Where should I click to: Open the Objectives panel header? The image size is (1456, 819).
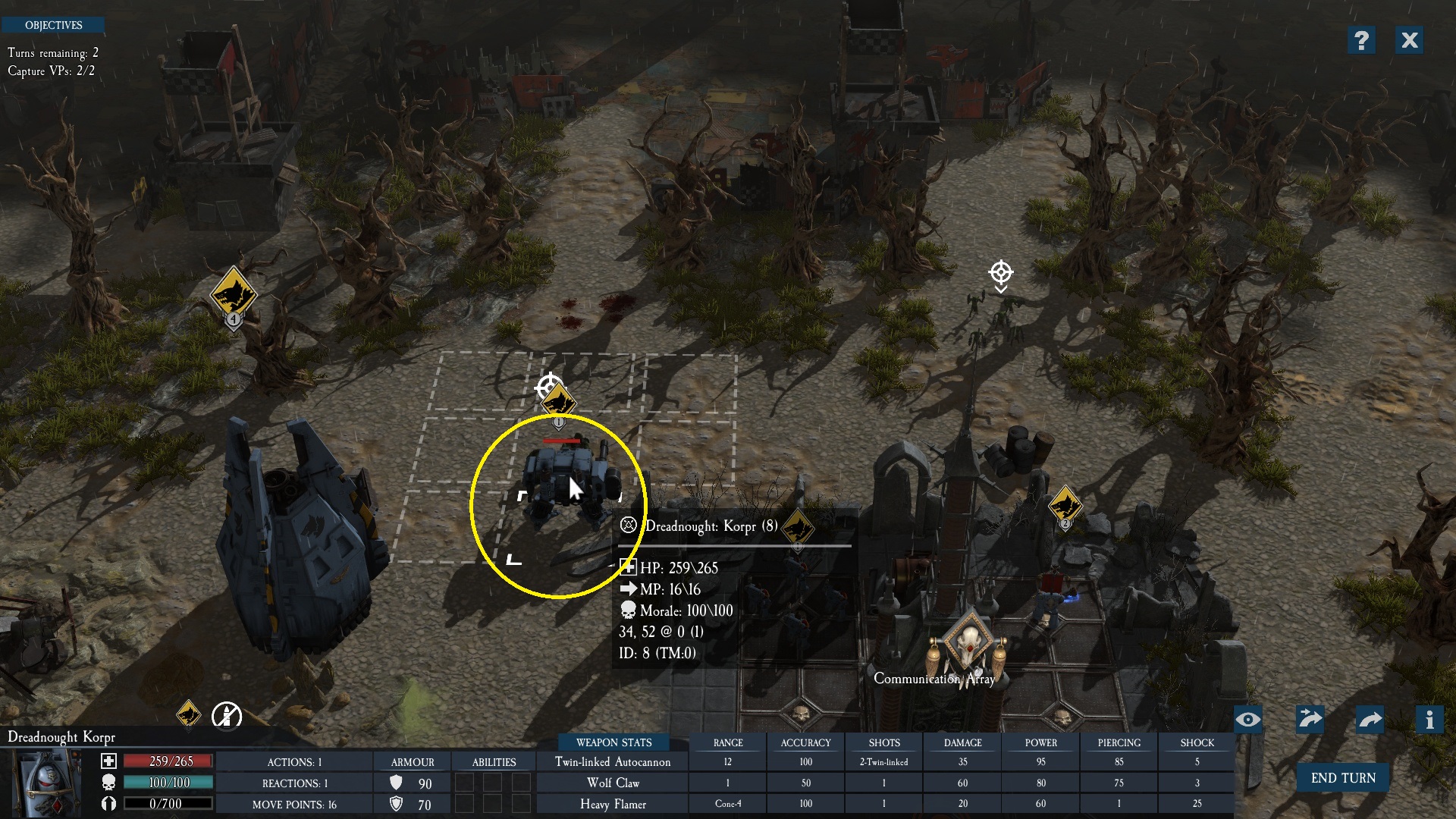[x=53, y=25]
